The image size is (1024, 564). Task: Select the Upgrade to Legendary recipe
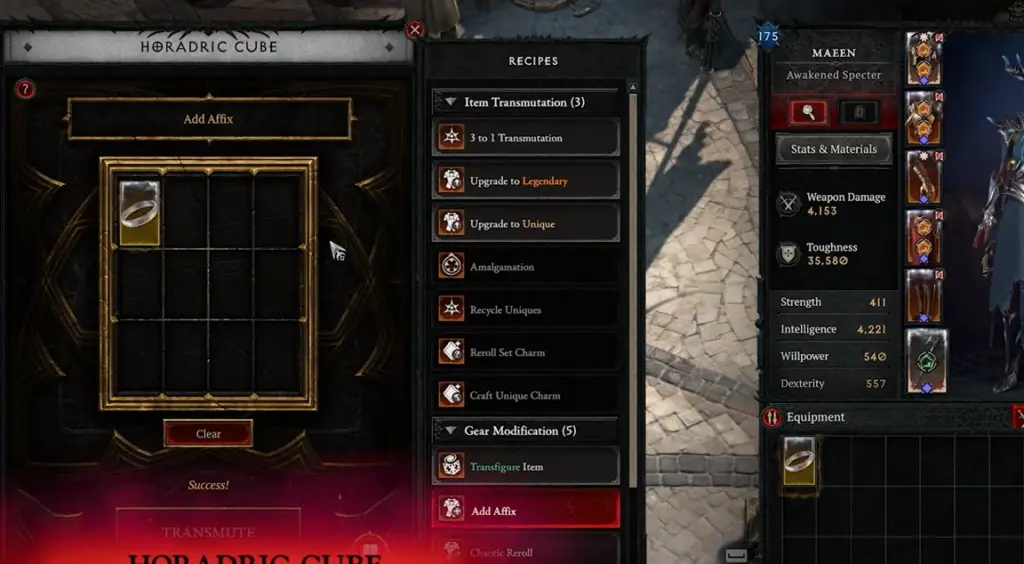click(x=526, y=181)
